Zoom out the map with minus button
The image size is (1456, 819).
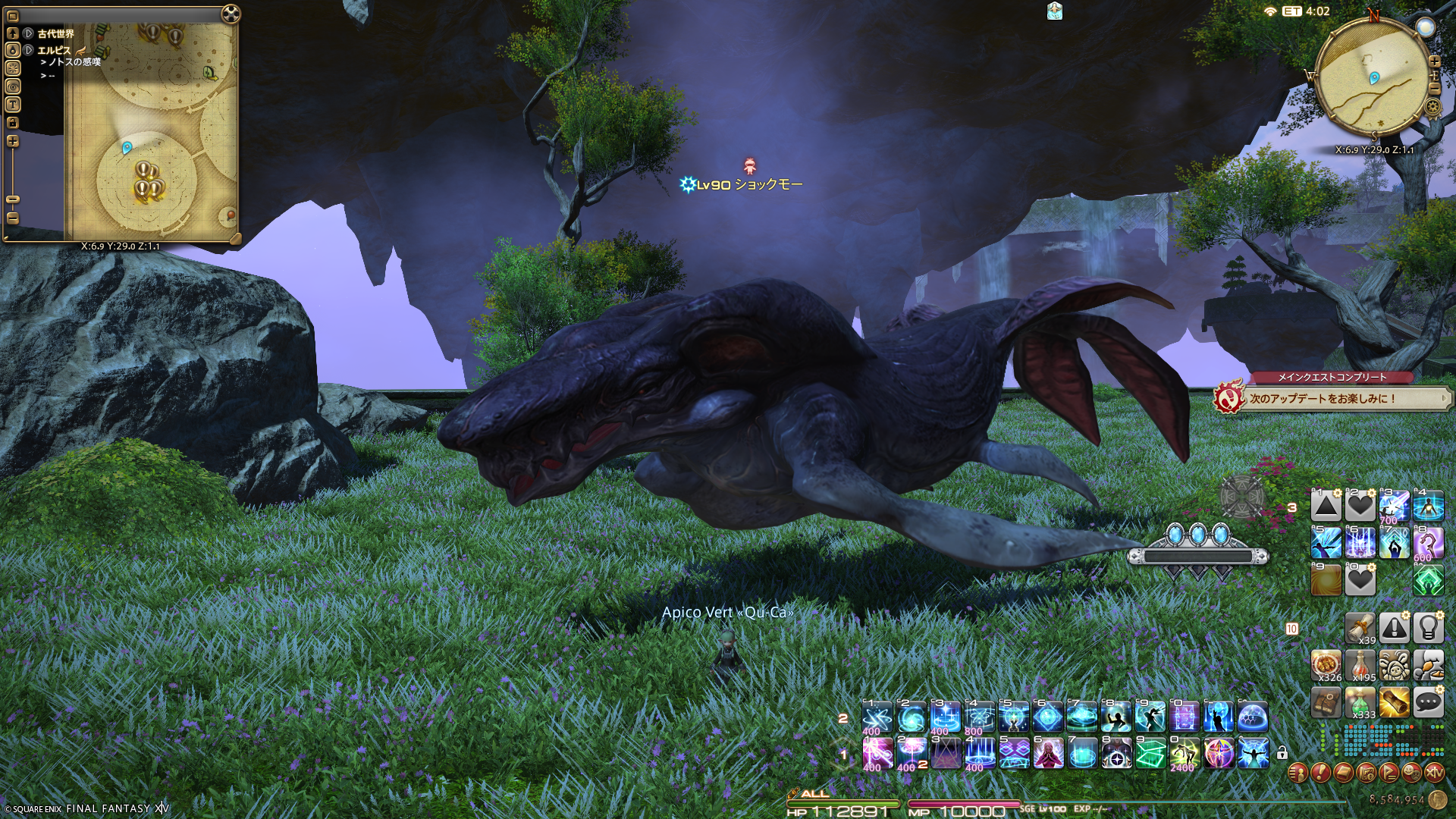(x=13, y=218)
